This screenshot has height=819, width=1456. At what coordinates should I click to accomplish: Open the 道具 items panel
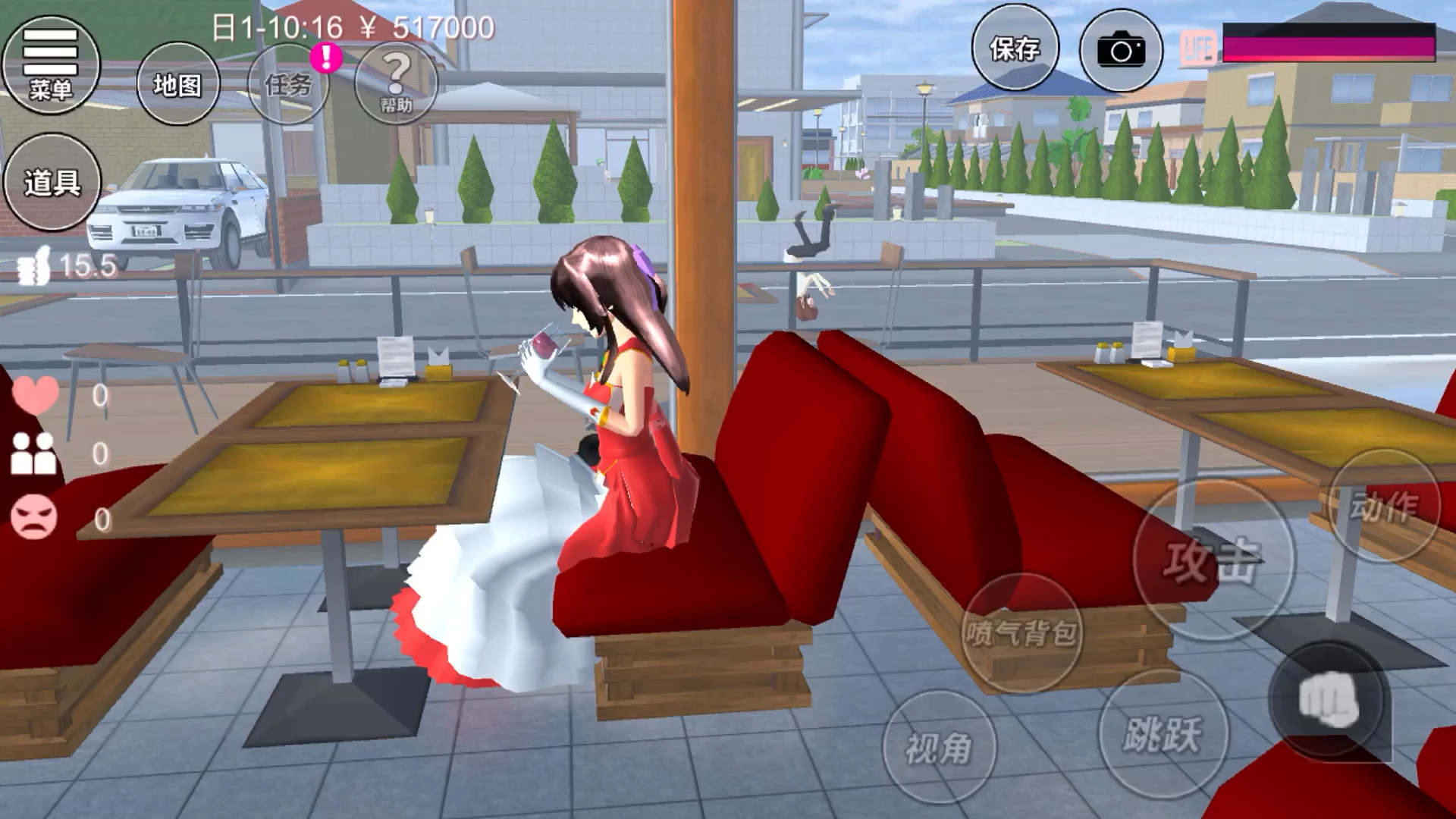pos(52,182)
